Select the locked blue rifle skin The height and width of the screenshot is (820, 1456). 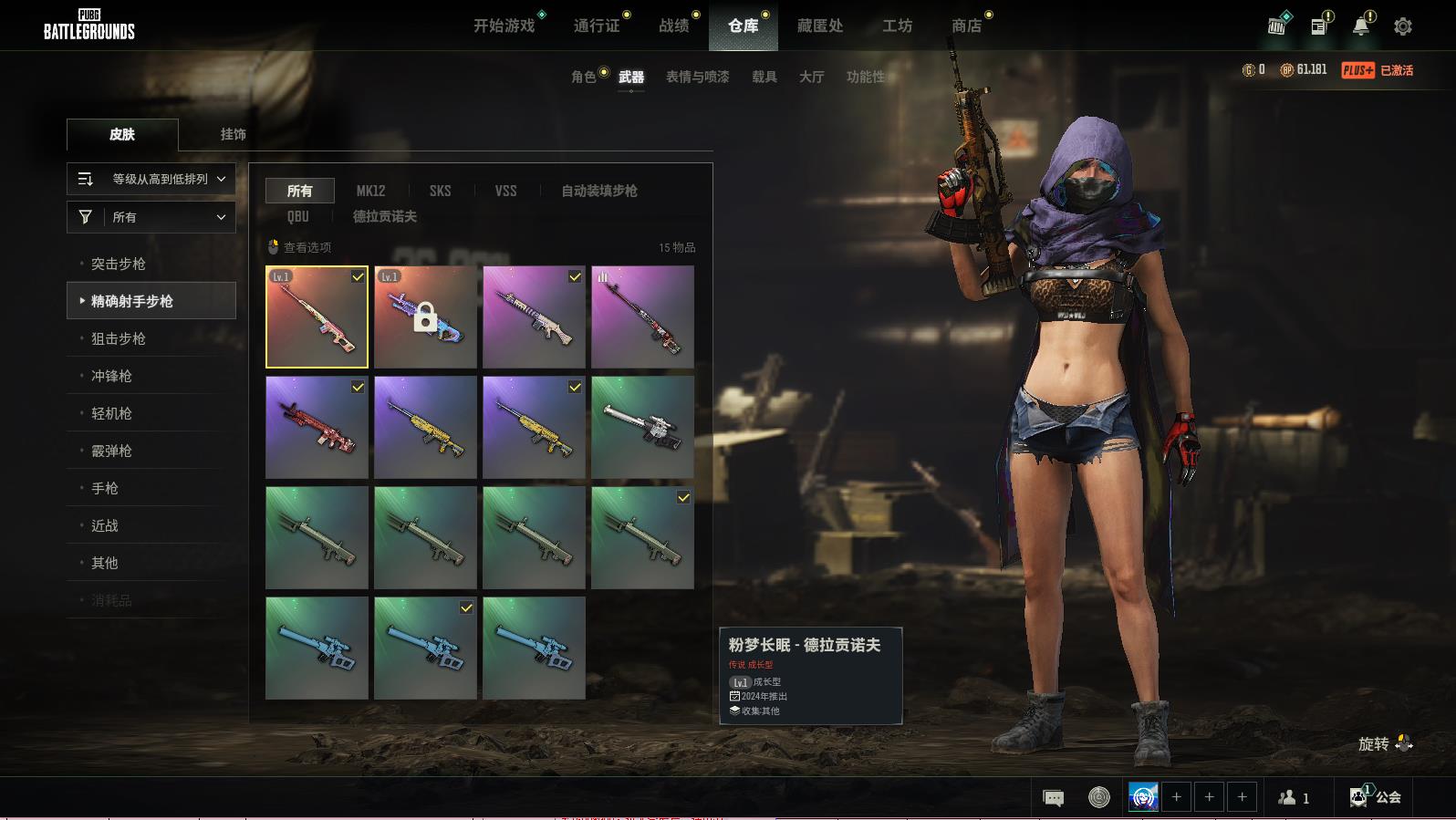[425, 317]
